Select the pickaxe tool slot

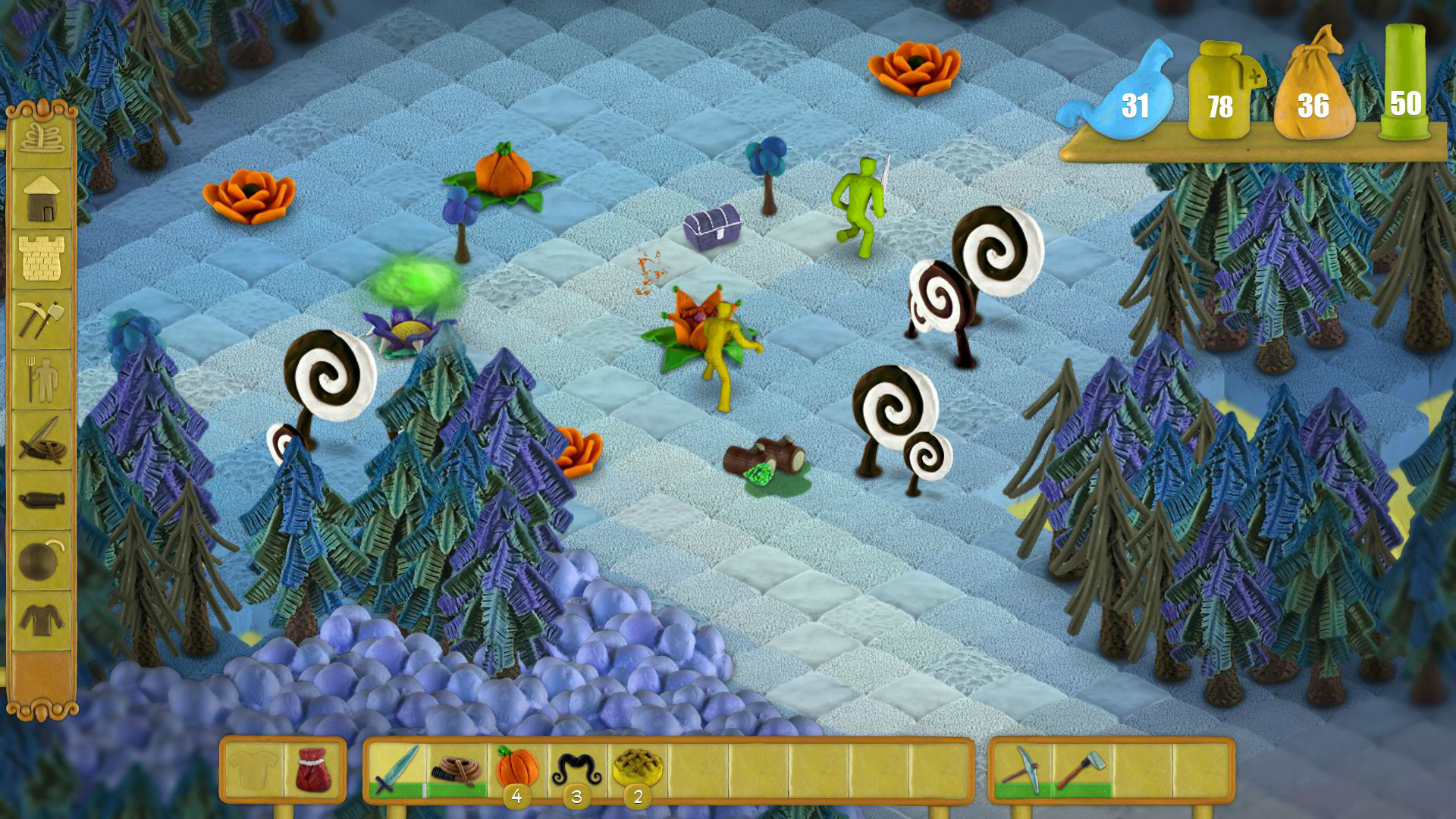pyautogui.click(x=1022, y=769)
